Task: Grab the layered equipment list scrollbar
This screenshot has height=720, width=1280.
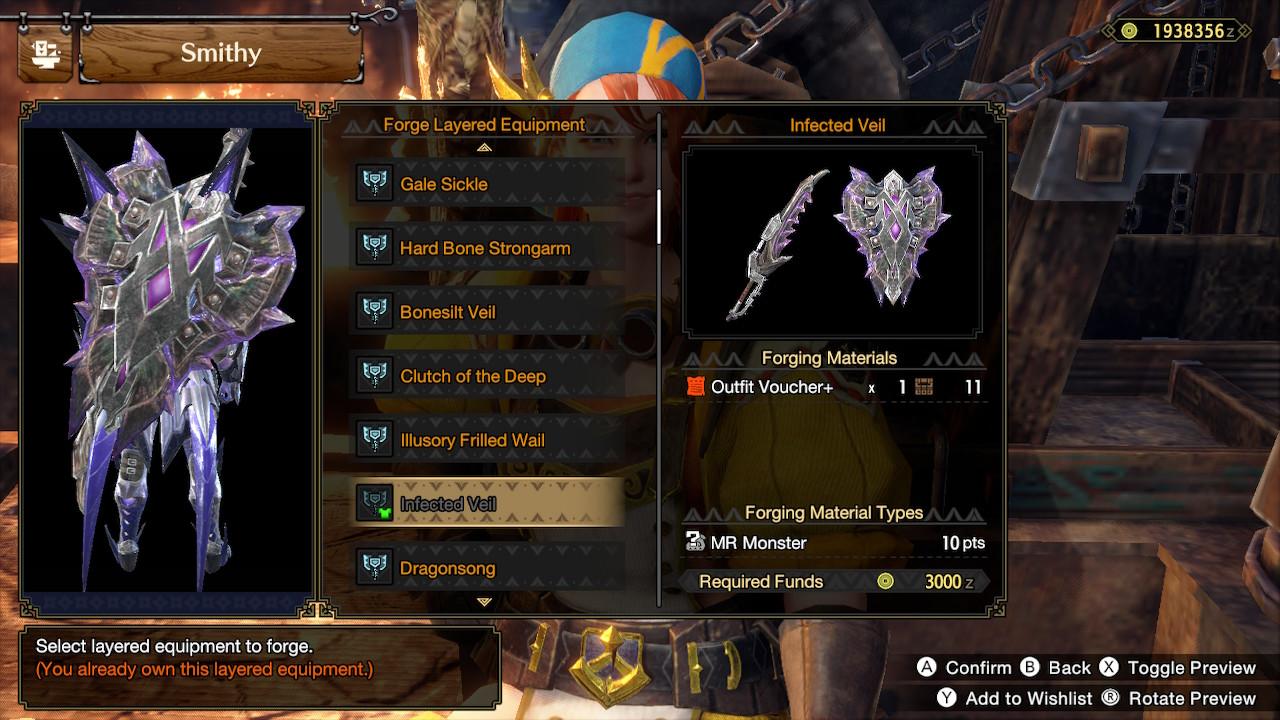Action: pyautogui.click(x=658, y=215)
